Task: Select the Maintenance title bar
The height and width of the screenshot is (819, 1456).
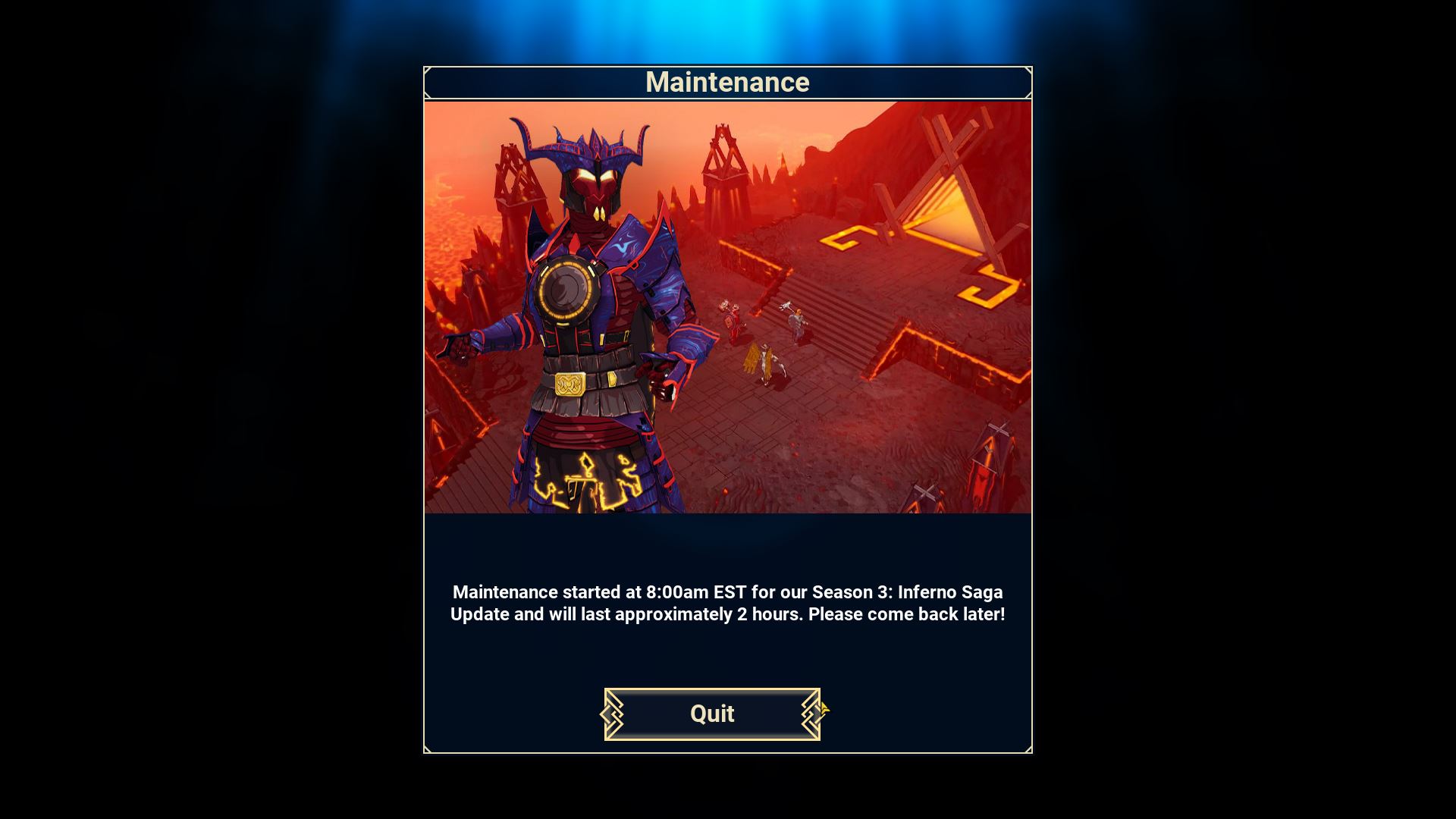Action: (x=727, y=81)
